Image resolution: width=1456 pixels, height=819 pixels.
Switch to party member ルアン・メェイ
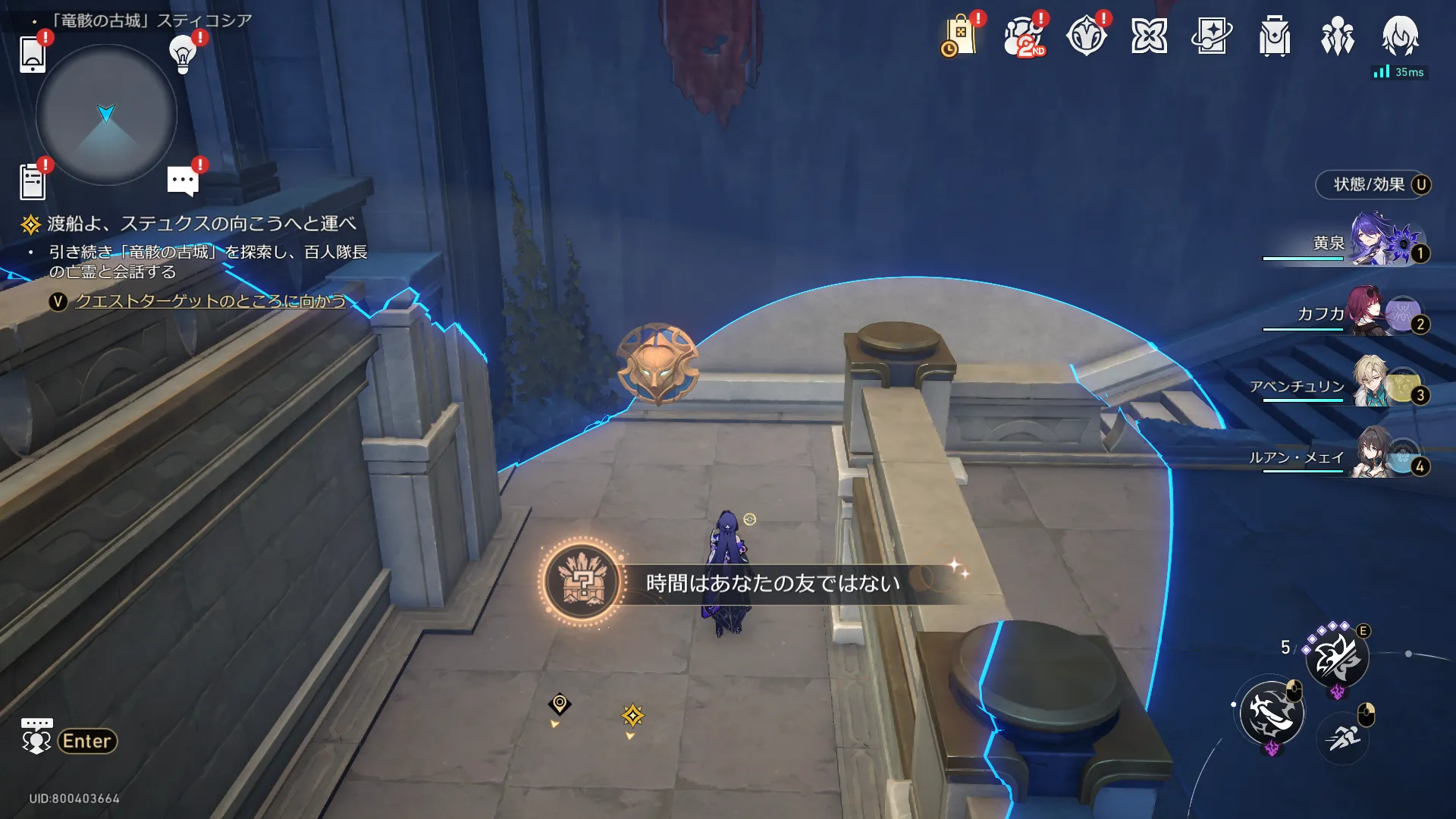(x=1373, y=455)
